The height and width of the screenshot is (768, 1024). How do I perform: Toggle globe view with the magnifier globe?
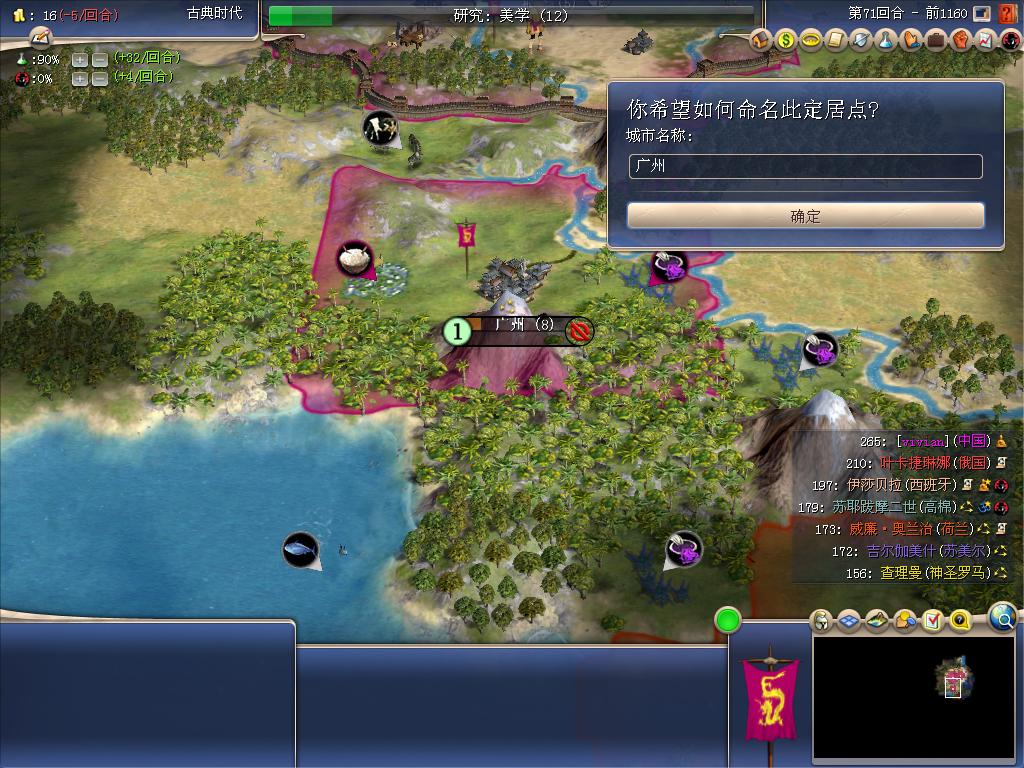pyautogui.click(x=1002, y=618)
